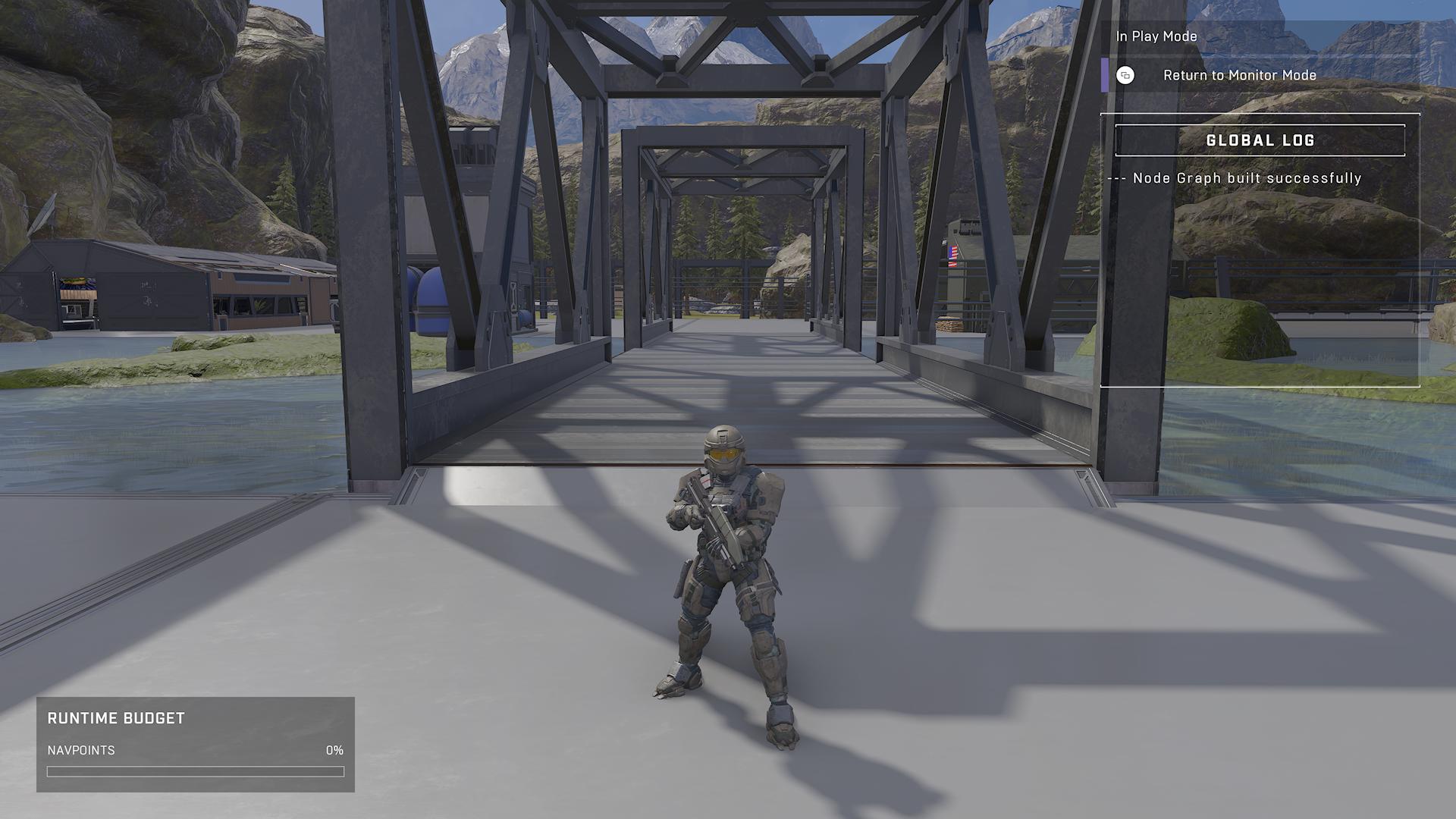1456x819 pixels.
Task: Open the Global Log panel header
Action: pyautogui.click(x=1260, y=140)
